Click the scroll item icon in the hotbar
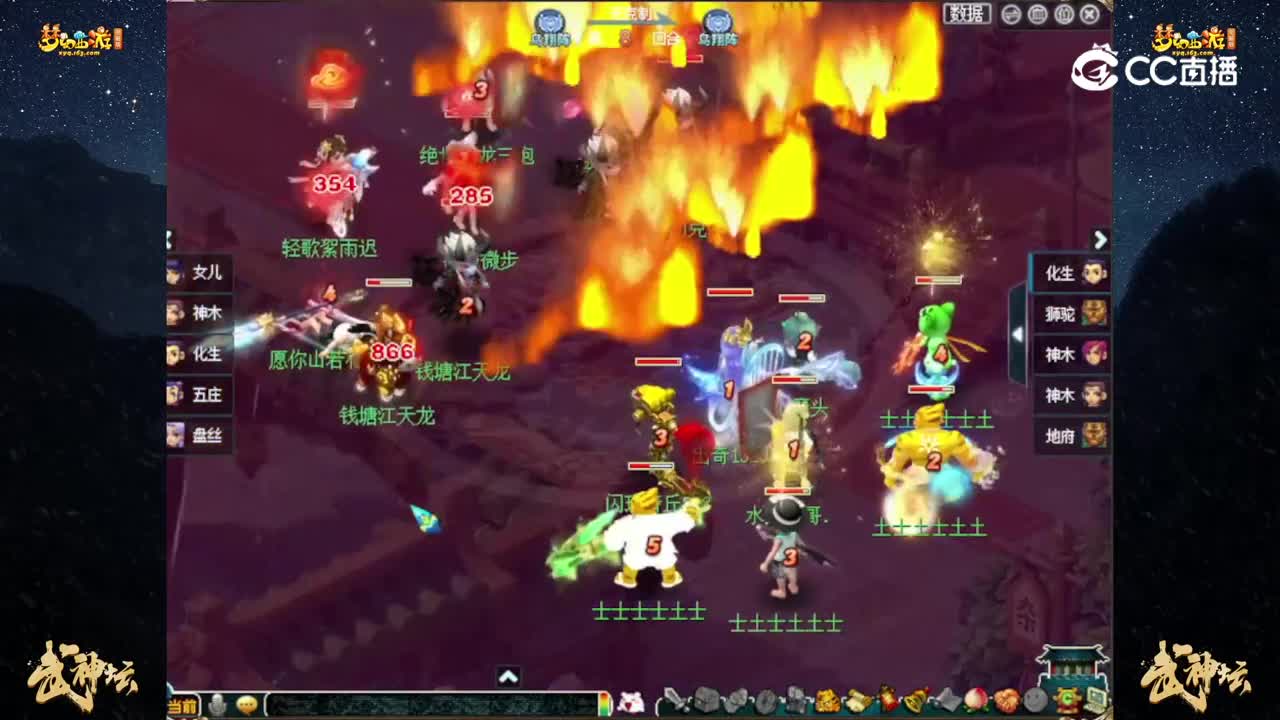This screenshot has height=720, width=1280. point(858,702)
